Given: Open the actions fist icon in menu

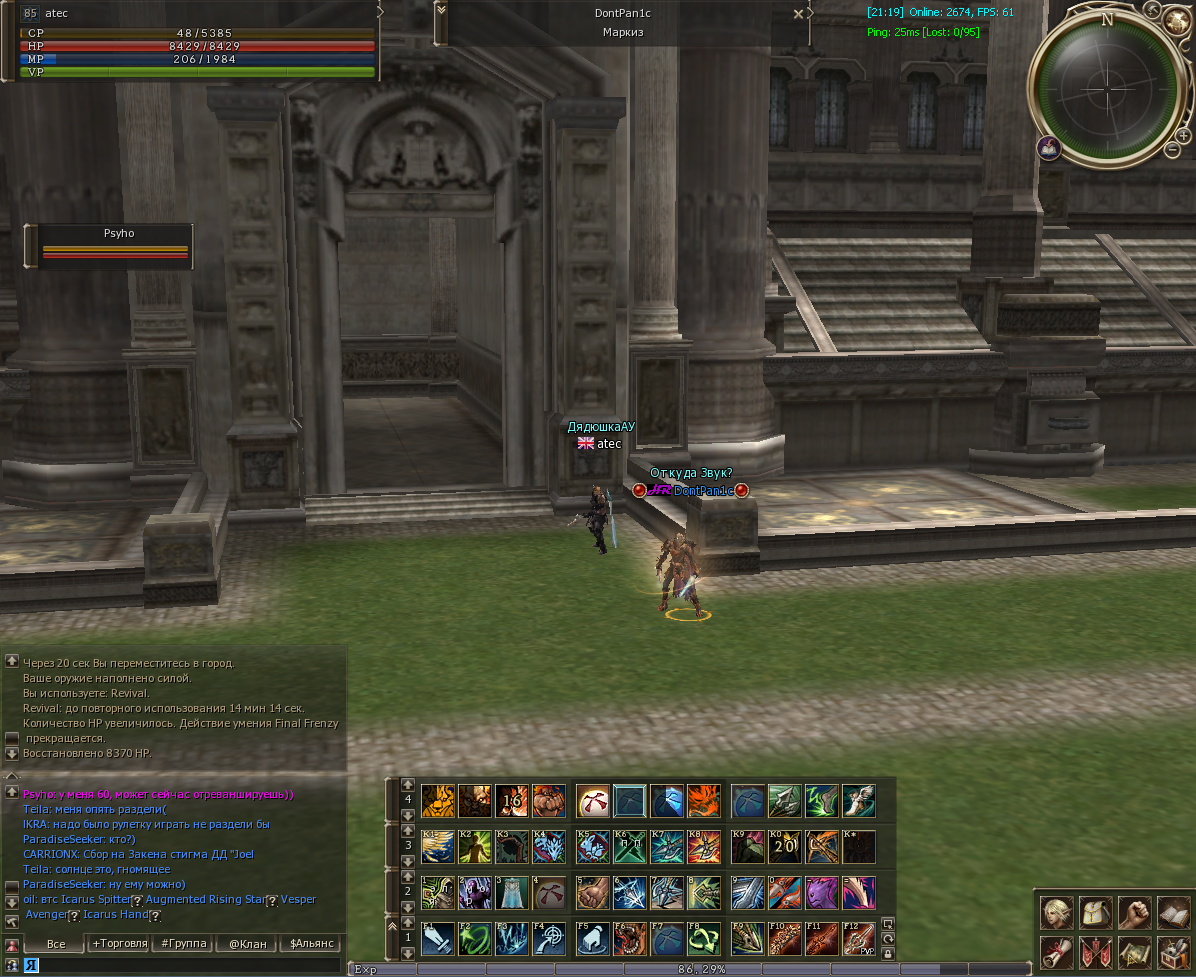Looking at the screenshot, I should tap(1133, 912).
